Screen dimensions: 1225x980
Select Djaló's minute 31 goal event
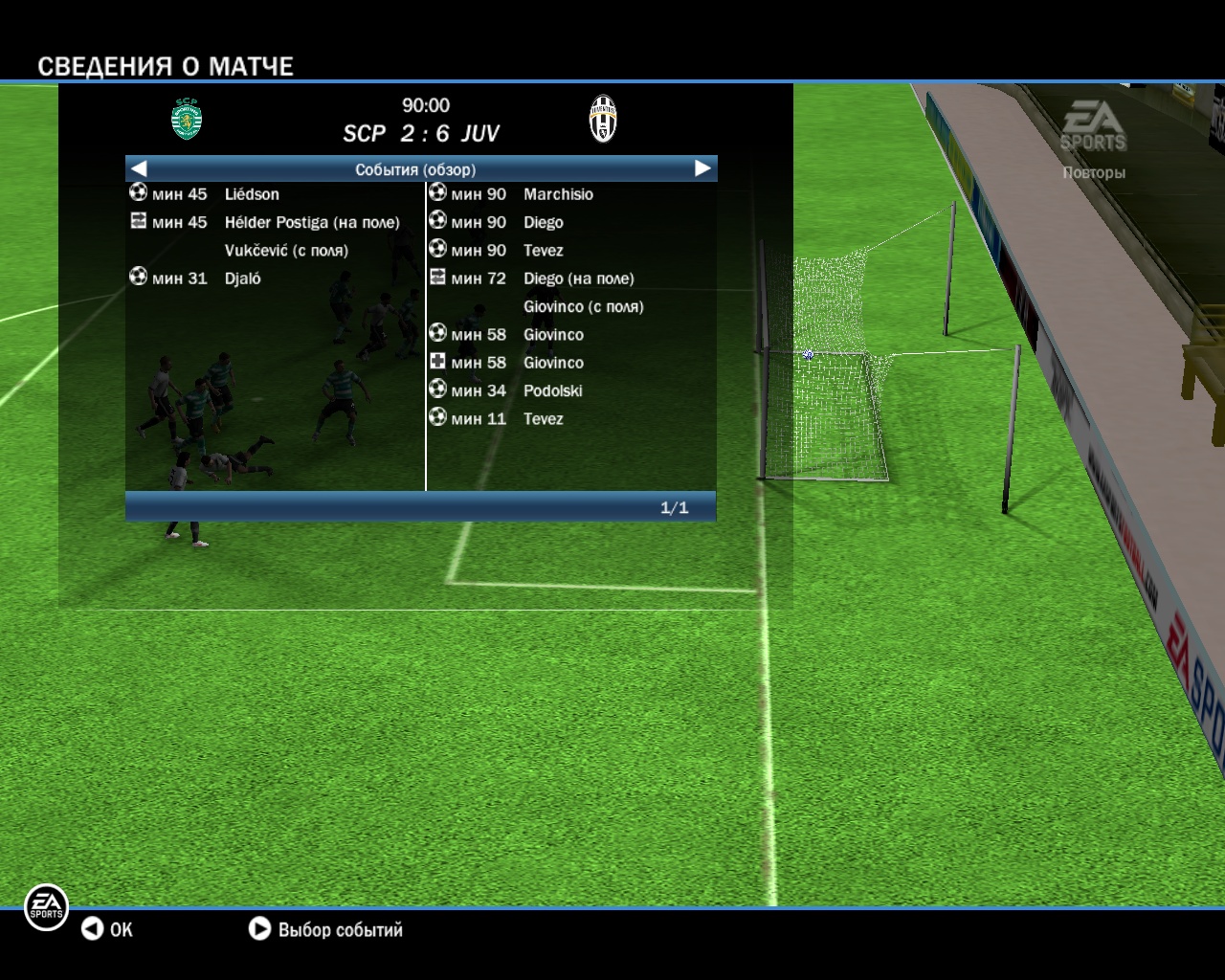point(242,278)
